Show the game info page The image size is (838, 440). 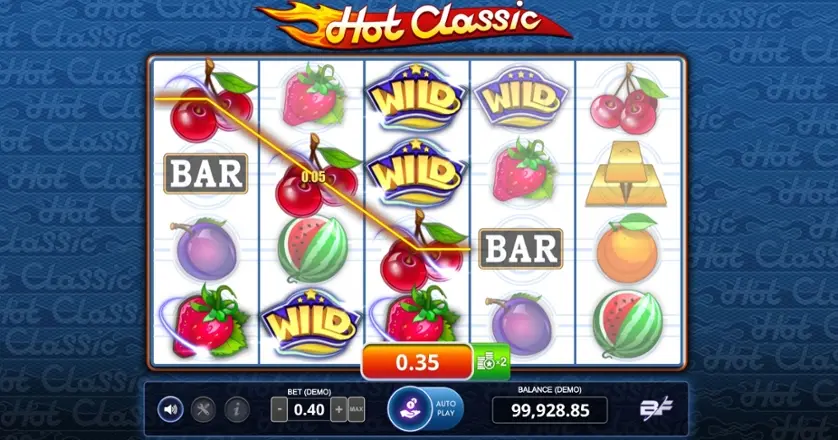pos(237,408)
